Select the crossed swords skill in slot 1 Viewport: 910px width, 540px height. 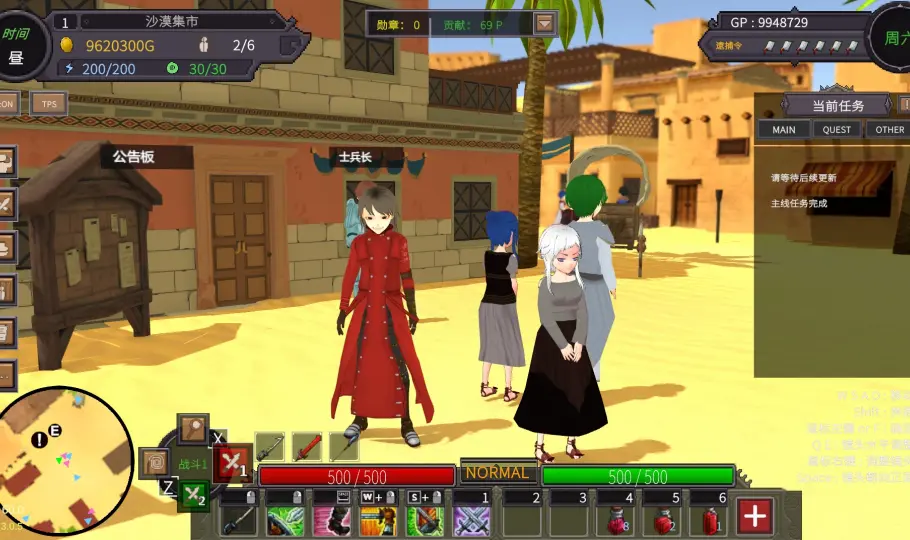pyautogui.click(x=471, y=520)
